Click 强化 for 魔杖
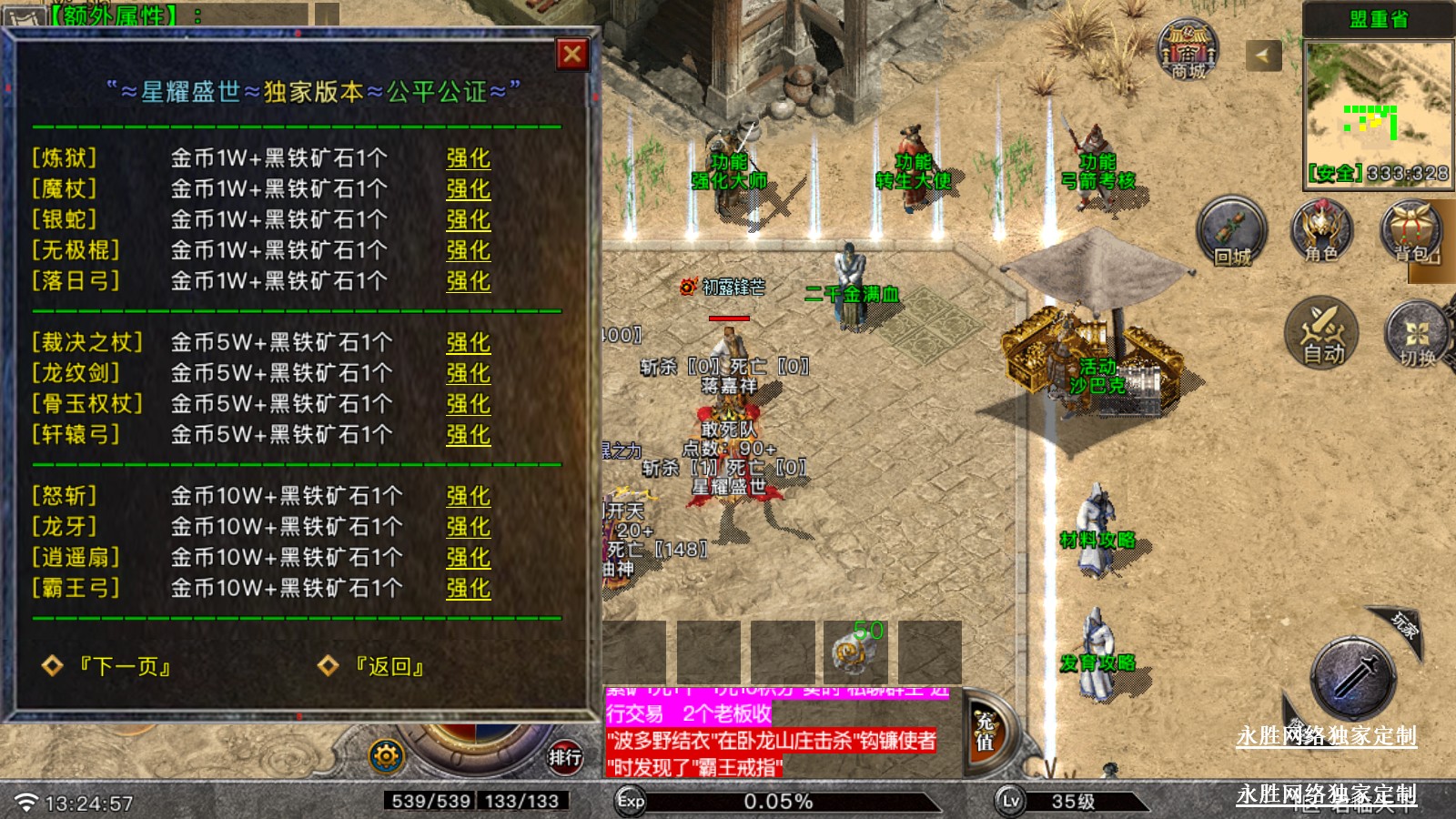1456x819 pixels. pos(468,189)
